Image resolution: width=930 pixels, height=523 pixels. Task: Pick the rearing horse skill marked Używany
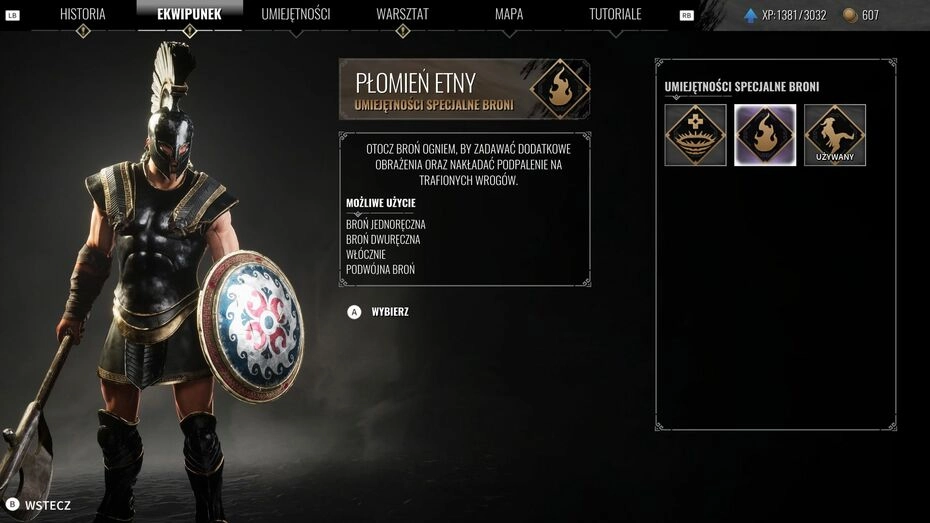pyautogui.click(x=835, y=135)
